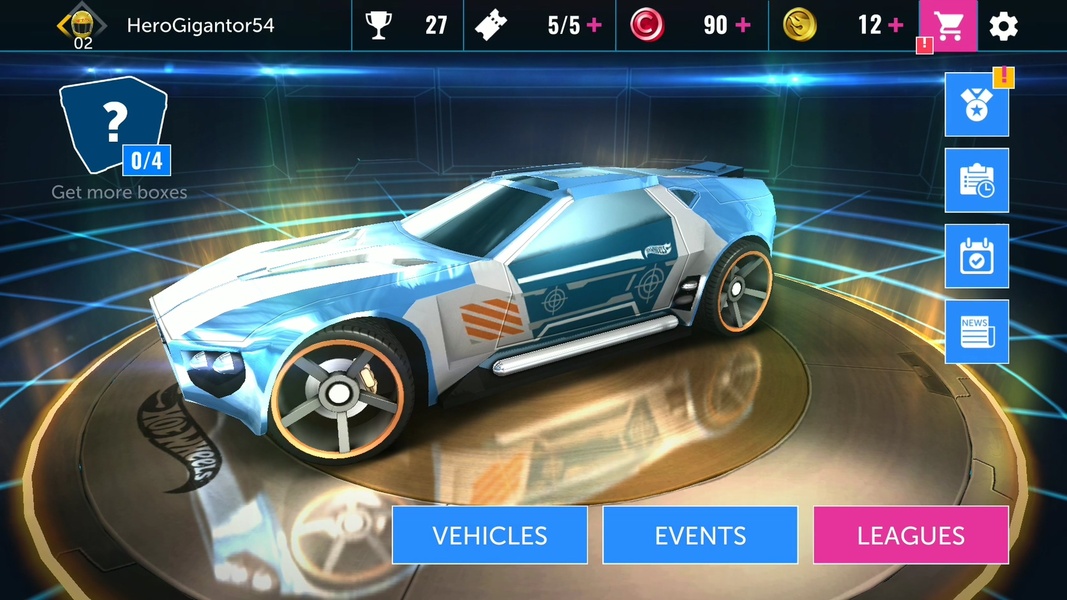
Task: Open the Vehicles menu
Action: pos(489,535)
